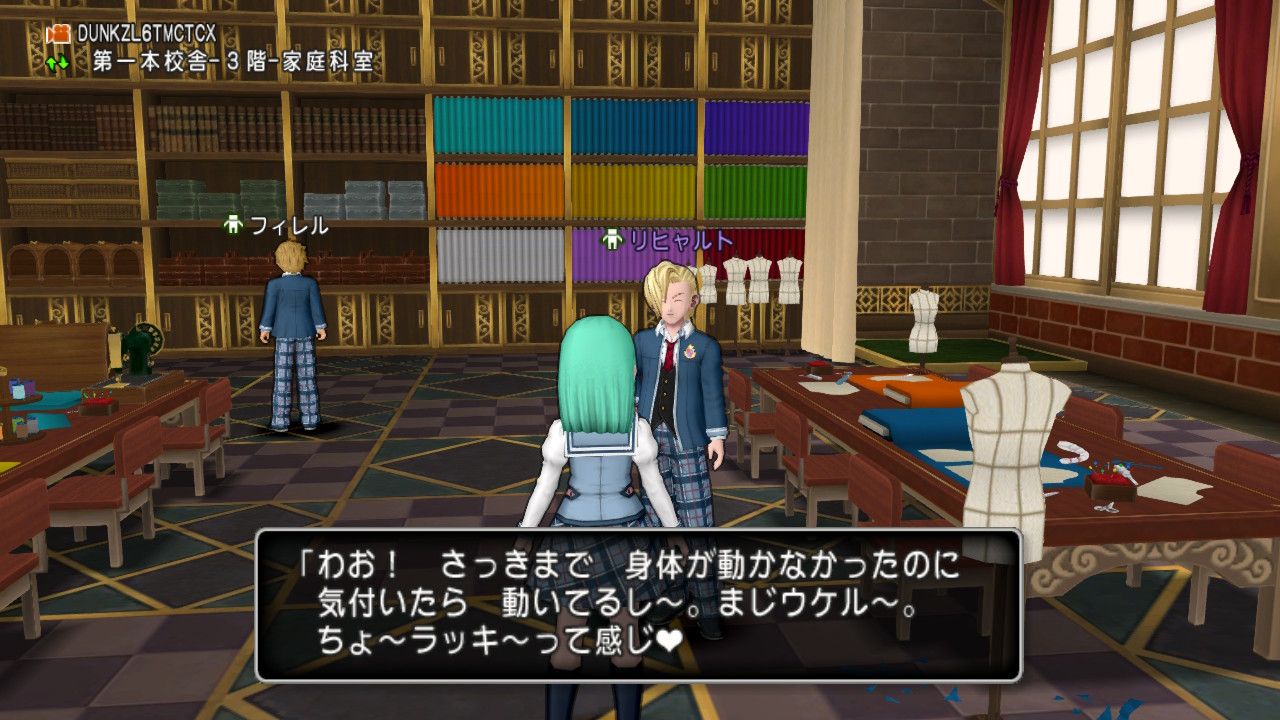Advance the dialogue text box
Screen dimensions: 1280x720
point(638,605)
